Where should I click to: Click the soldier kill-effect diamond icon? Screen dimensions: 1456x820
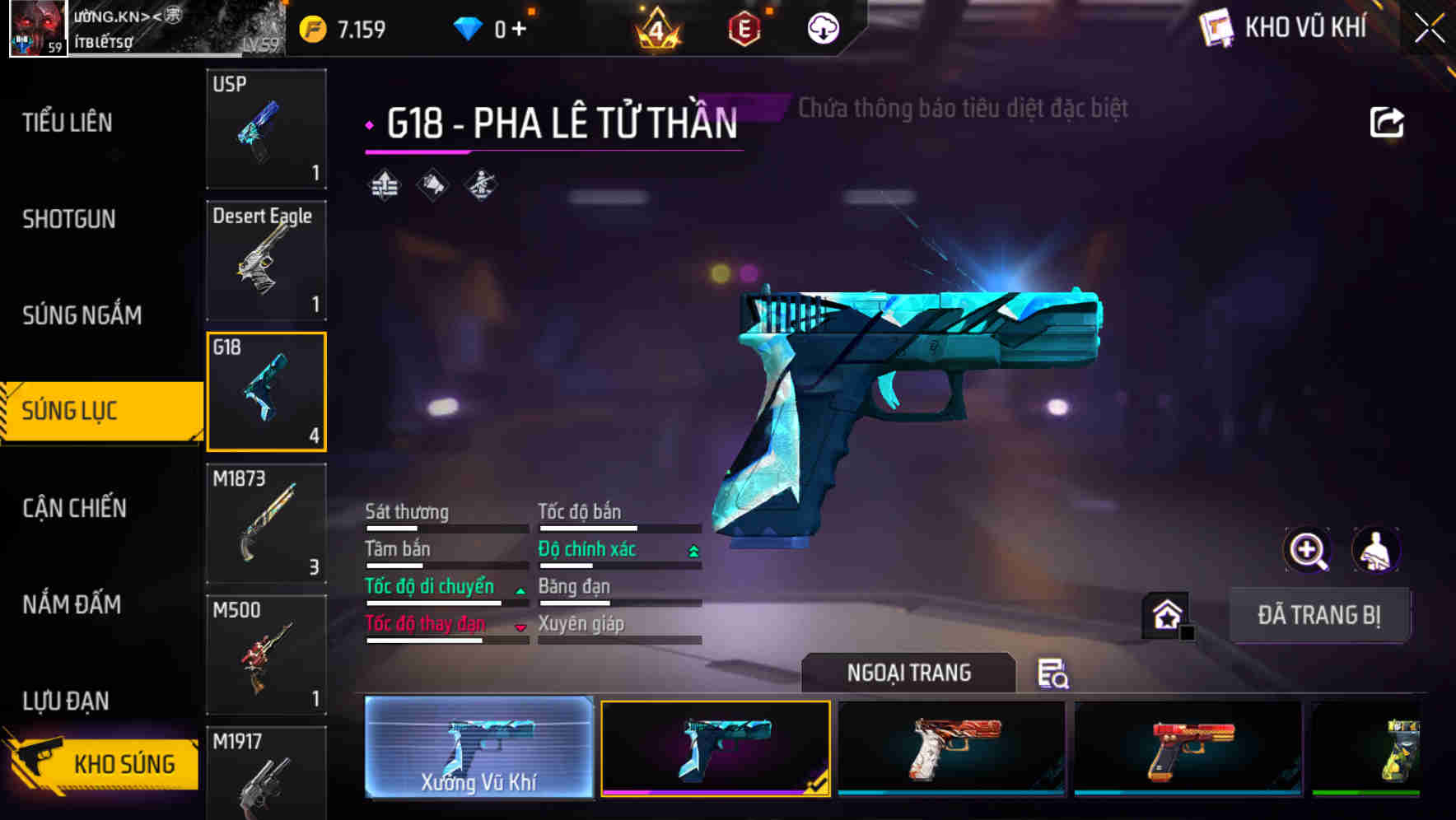coord(479,184)
